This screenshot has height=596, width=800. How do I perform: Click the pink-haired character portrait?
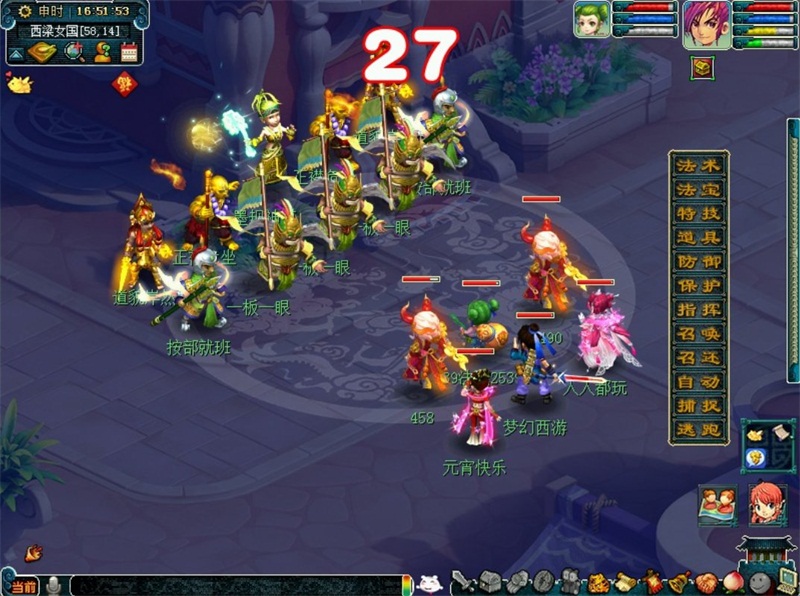pos(707,24)
